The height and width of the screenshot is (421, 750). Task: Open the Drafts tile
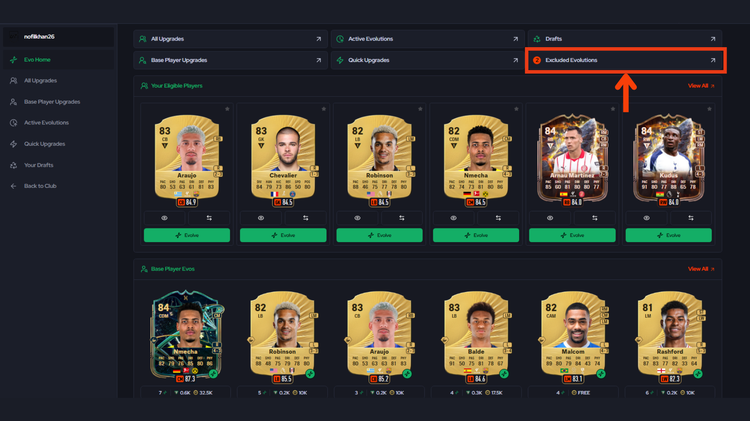pyautogui.click(x=622, y=39)
